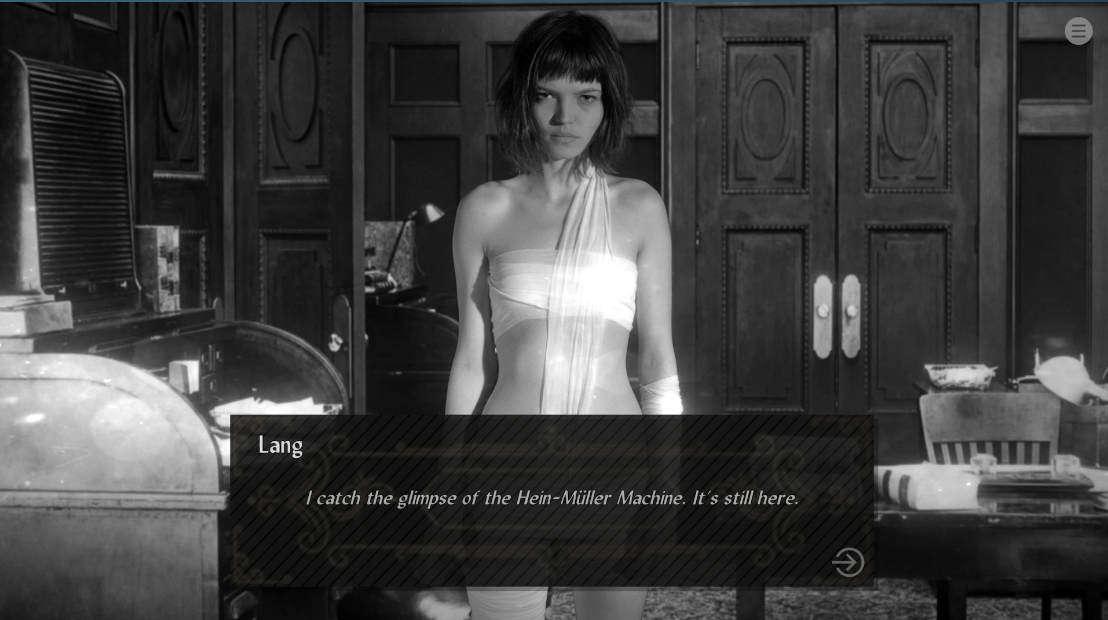The width and height of the screenshot is (1108, 620).
Task: Advance dialogue with the arrow button
Action: pos(847,562)
